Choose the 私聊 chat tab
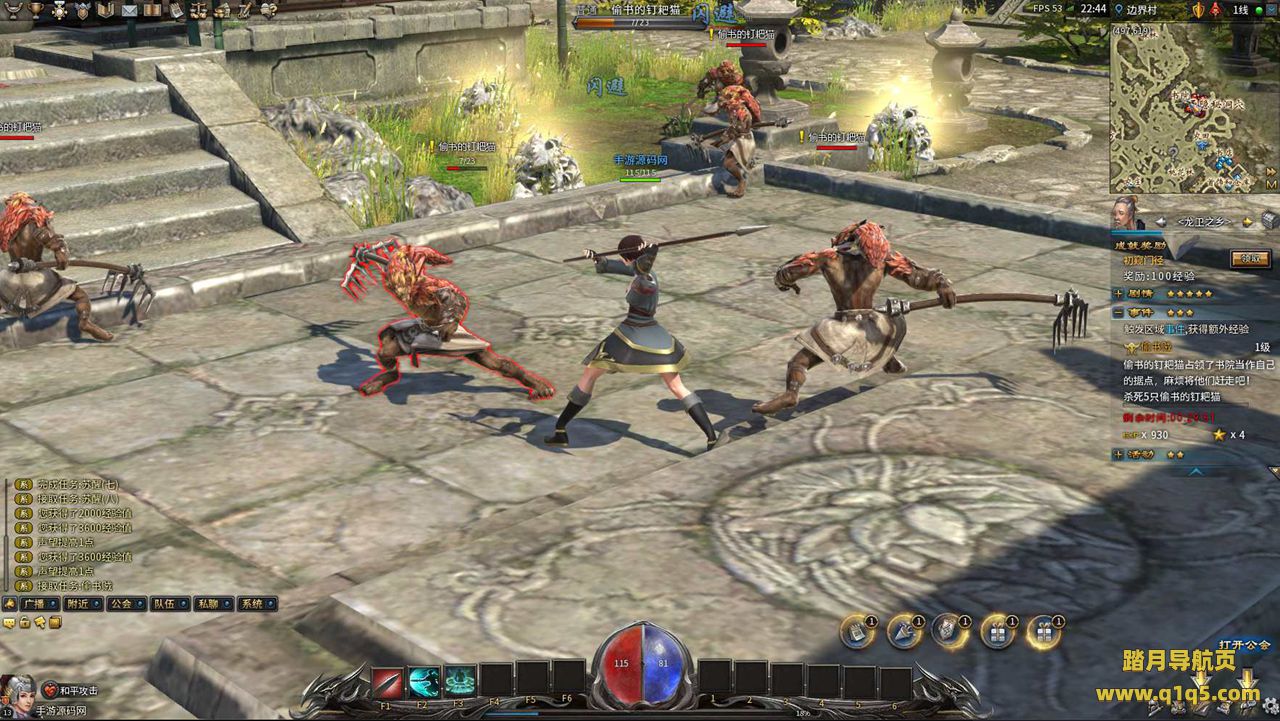The image size is (1280, 721). [207, 604]
